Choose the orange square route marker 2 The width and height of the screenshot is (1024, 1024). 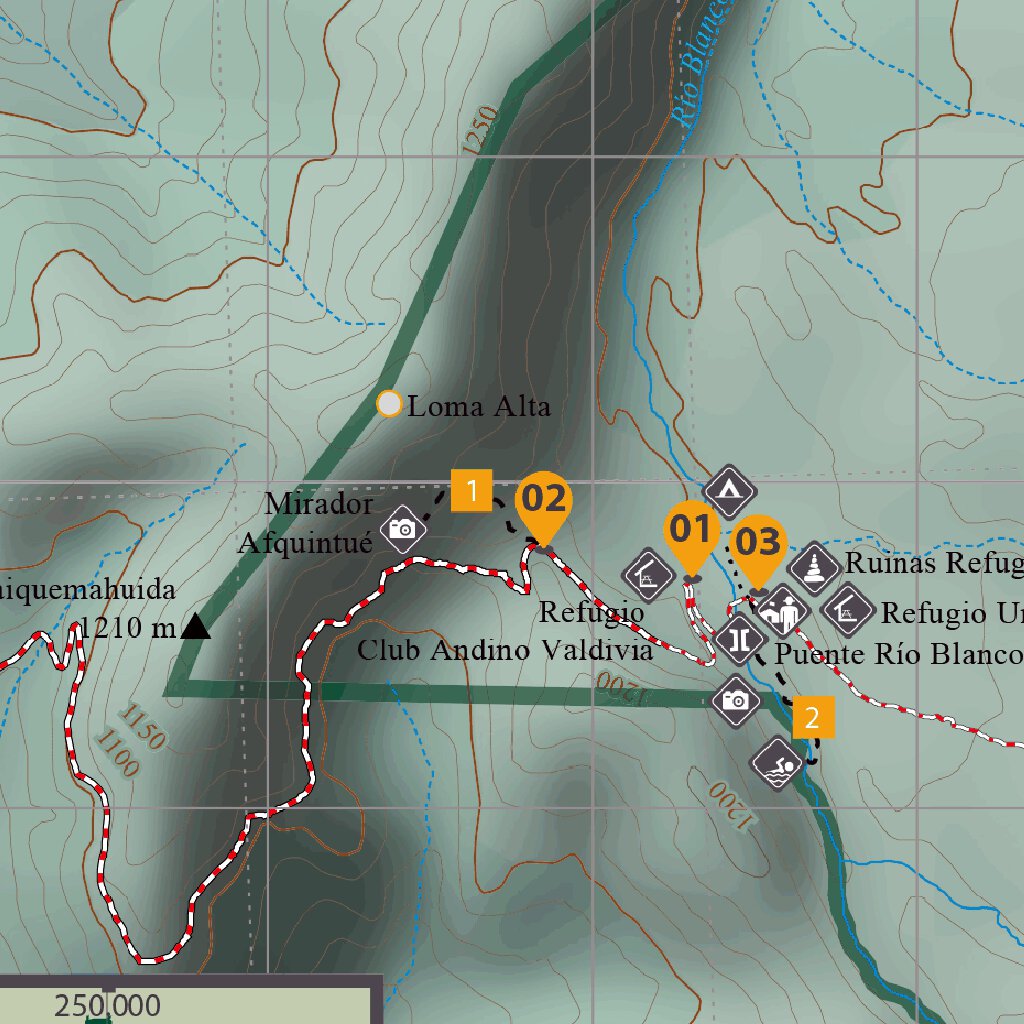click(813, 717)
